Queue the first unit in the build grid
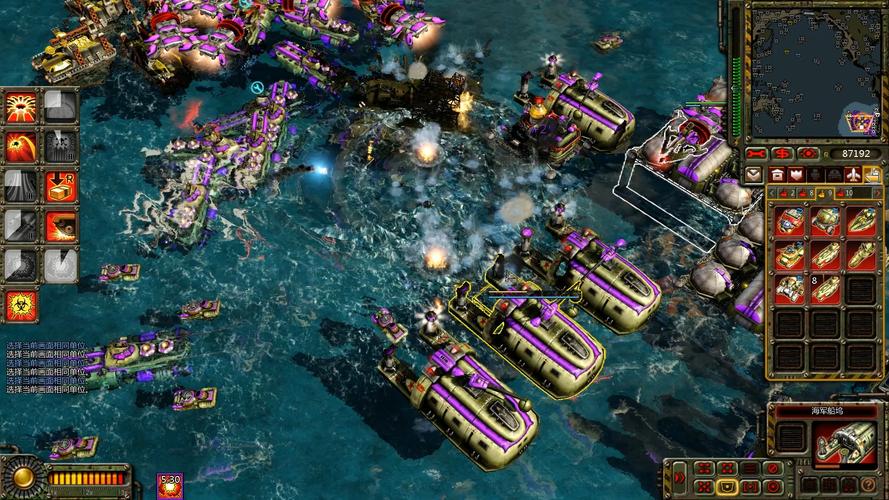This screenshot has width=889, height=500. (x=790, y=222)
